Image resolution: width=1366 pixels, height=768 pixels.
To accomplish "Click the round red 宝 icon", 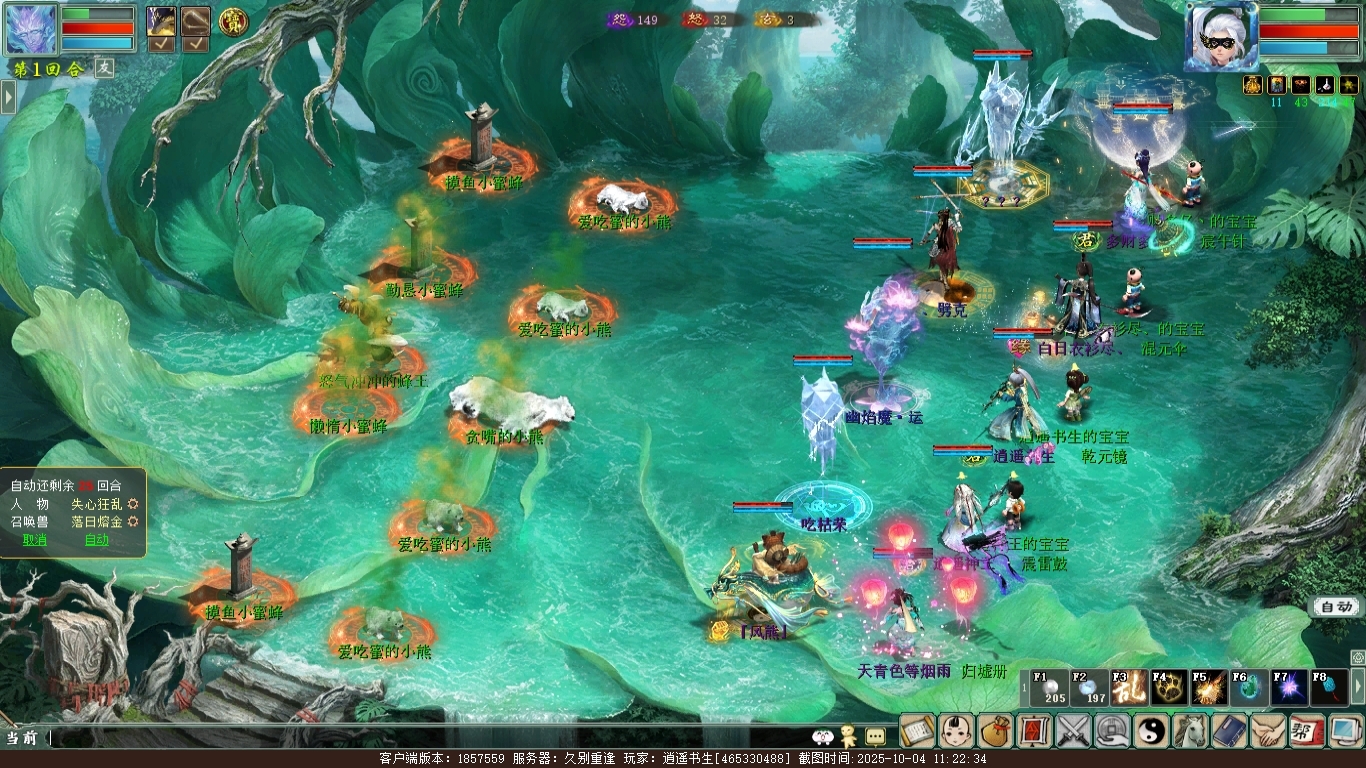I will (x=232, y=20).
